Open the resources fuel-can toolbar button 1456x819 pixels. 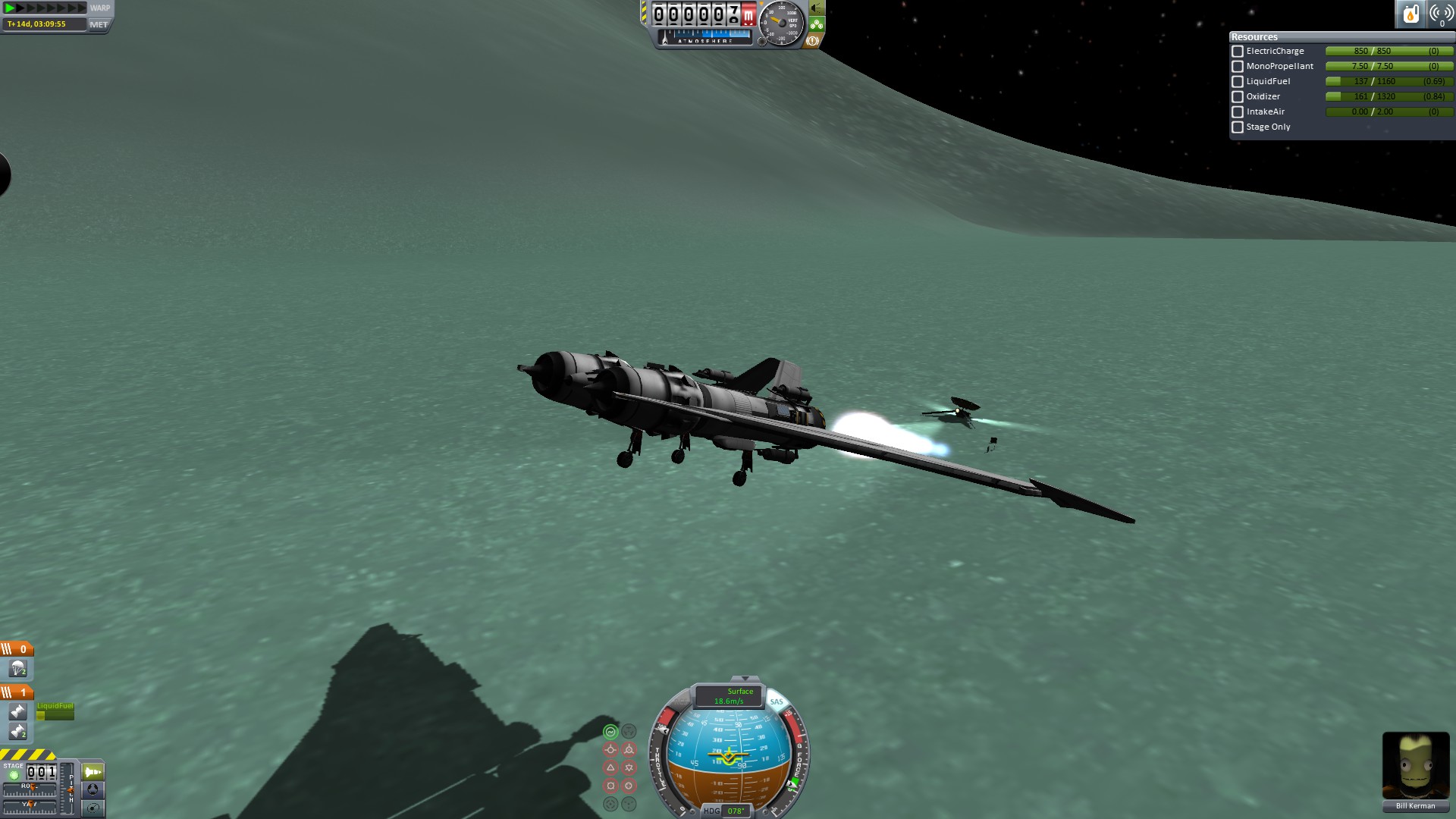tap(1410, 14)
